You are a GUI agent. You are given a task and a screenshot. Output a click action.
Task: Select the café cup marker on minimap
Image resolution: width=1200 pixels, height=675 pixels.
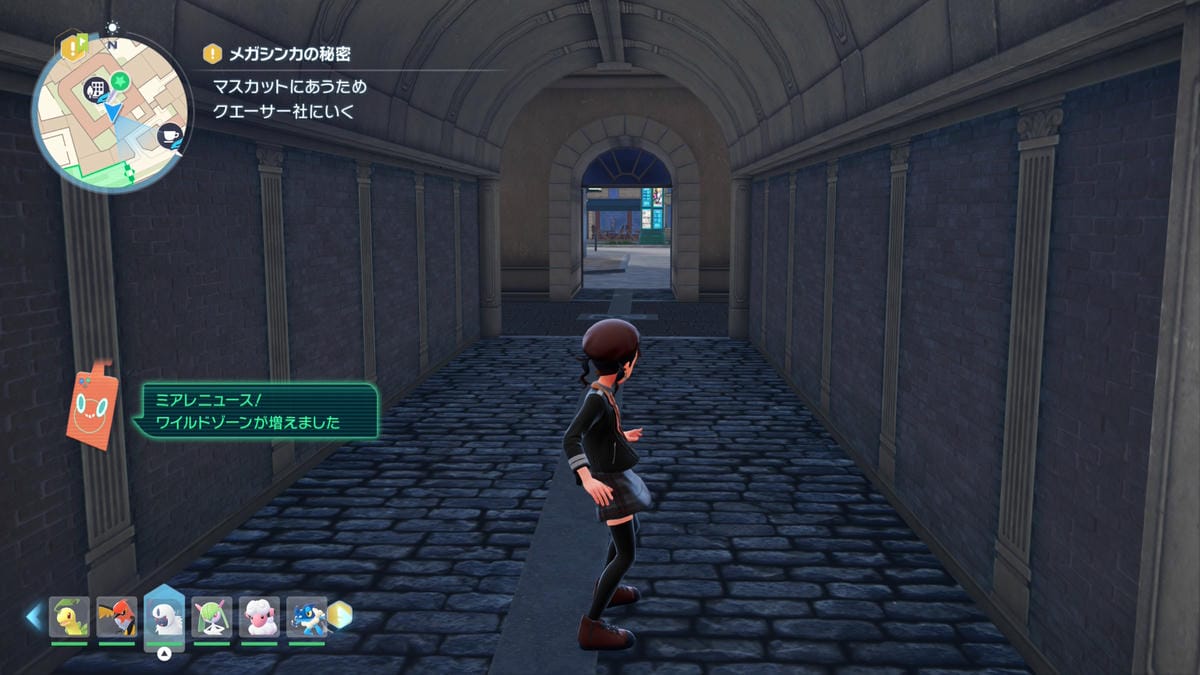169,134
